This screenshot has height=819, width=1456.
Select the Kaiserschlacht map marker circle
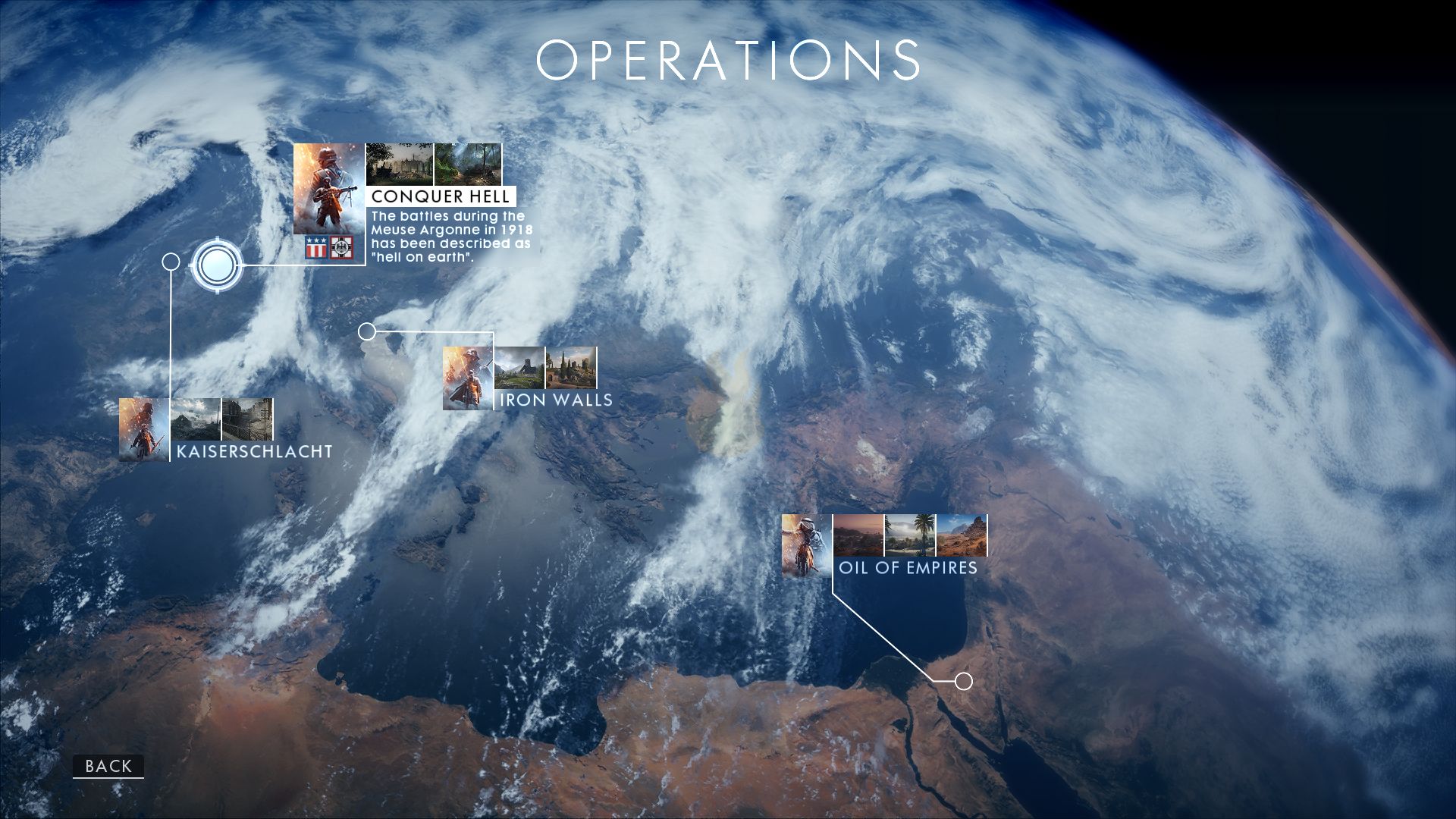click(x=171, y=262)
